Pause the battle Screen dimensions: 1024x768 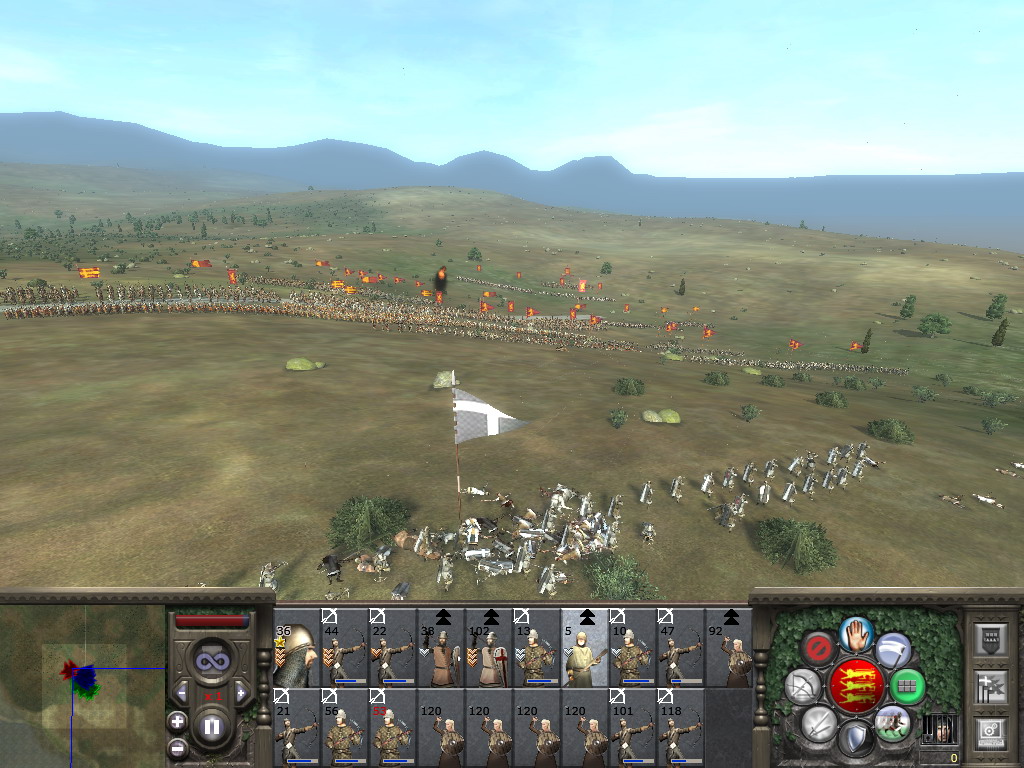(x=212, y=726)
